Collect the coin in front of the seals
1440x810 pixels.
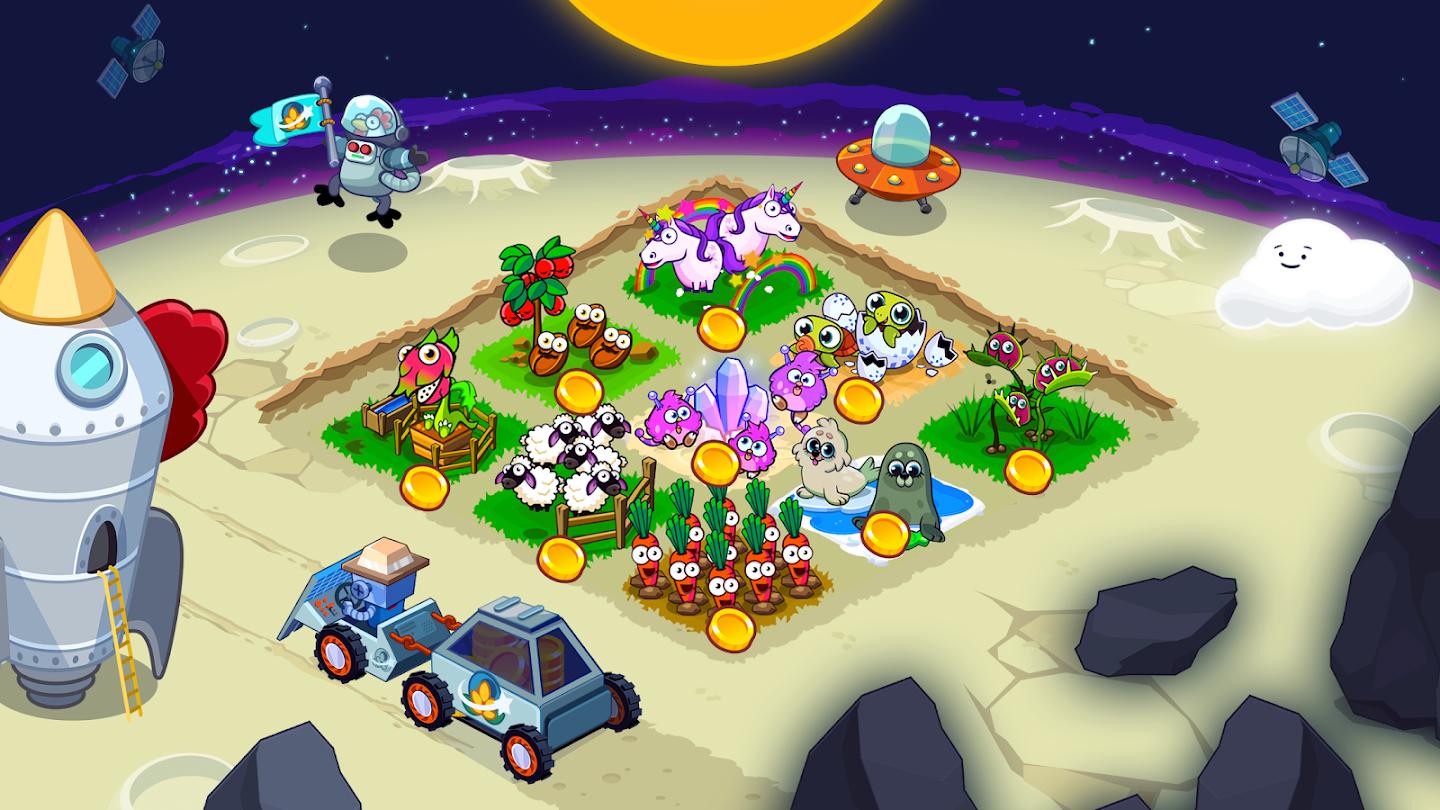pyautogui.click(x=885, y=534)
